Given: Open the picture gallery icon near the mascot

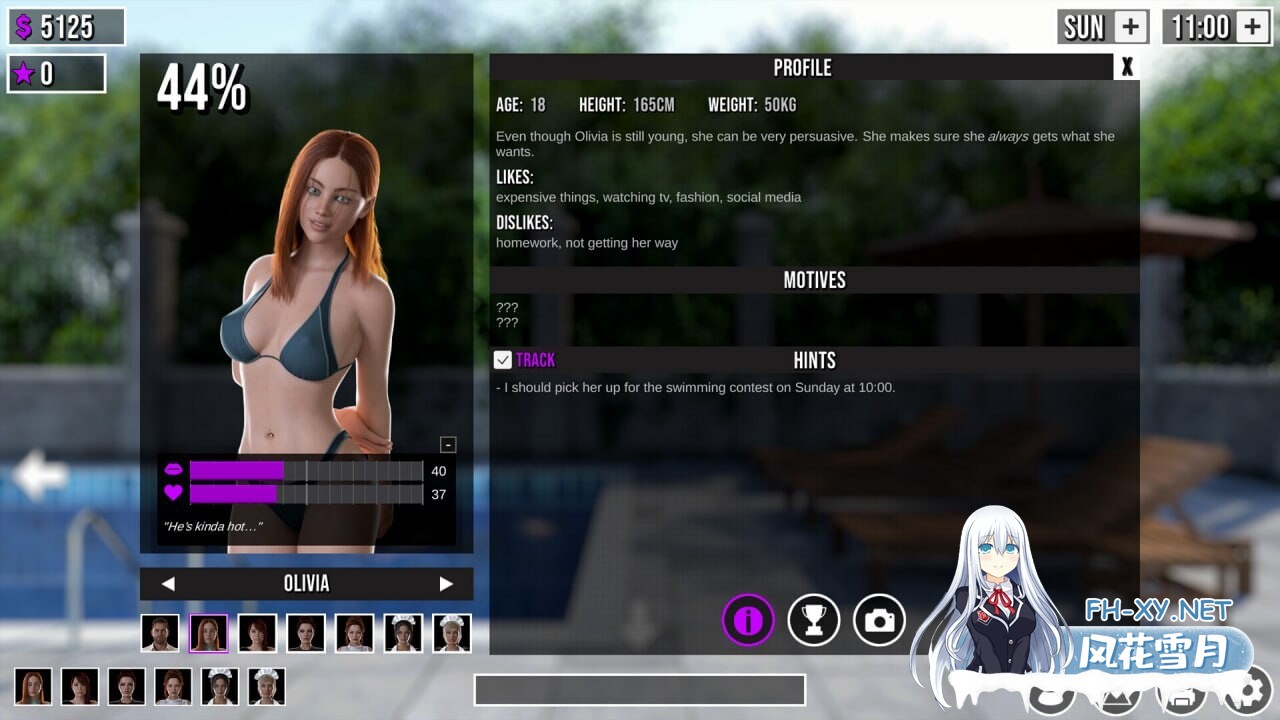Looking at the screenshot, I should [x=1115, y=700].
